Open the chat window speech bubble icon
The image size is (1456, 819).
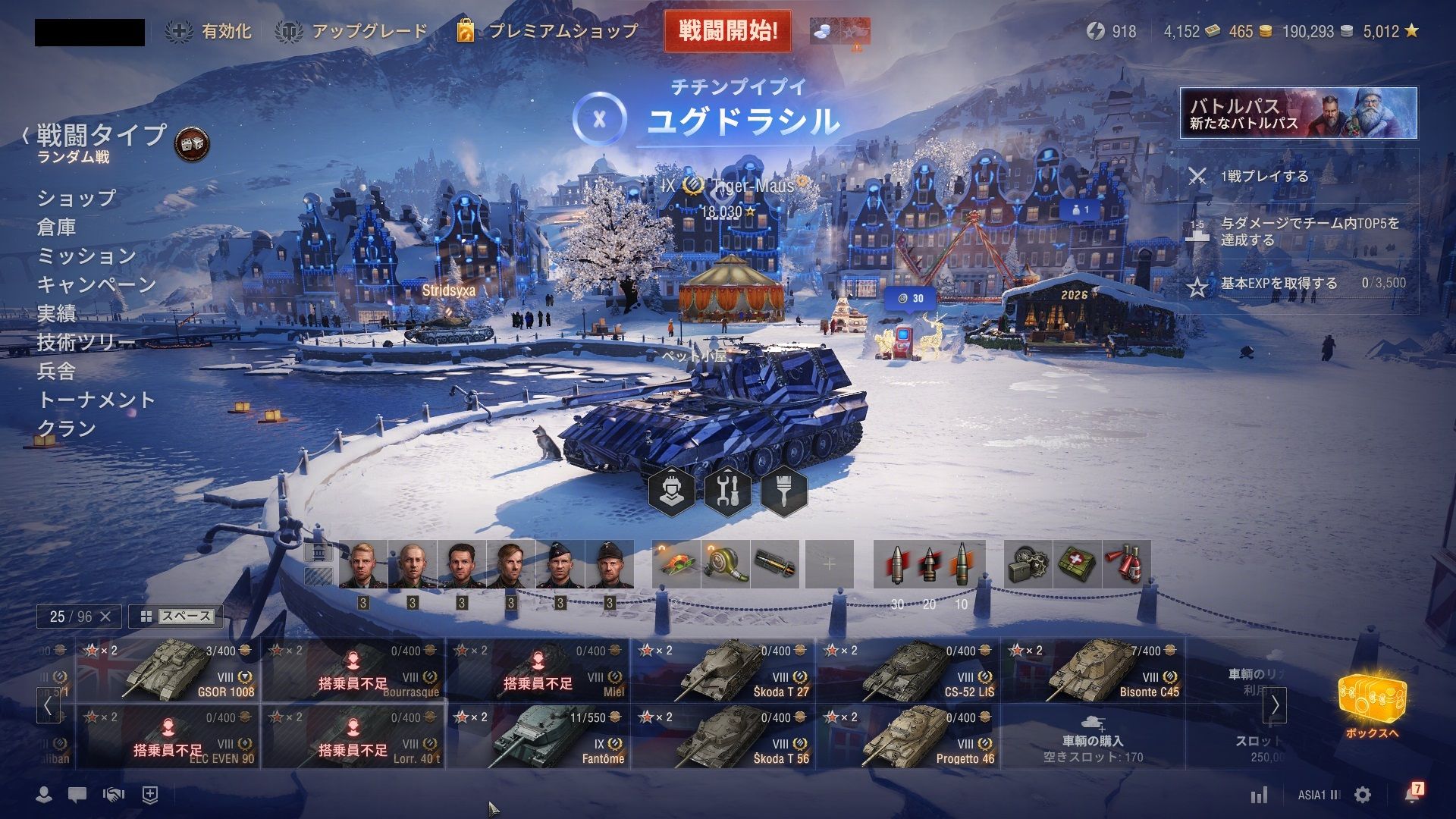coord(77,795)
